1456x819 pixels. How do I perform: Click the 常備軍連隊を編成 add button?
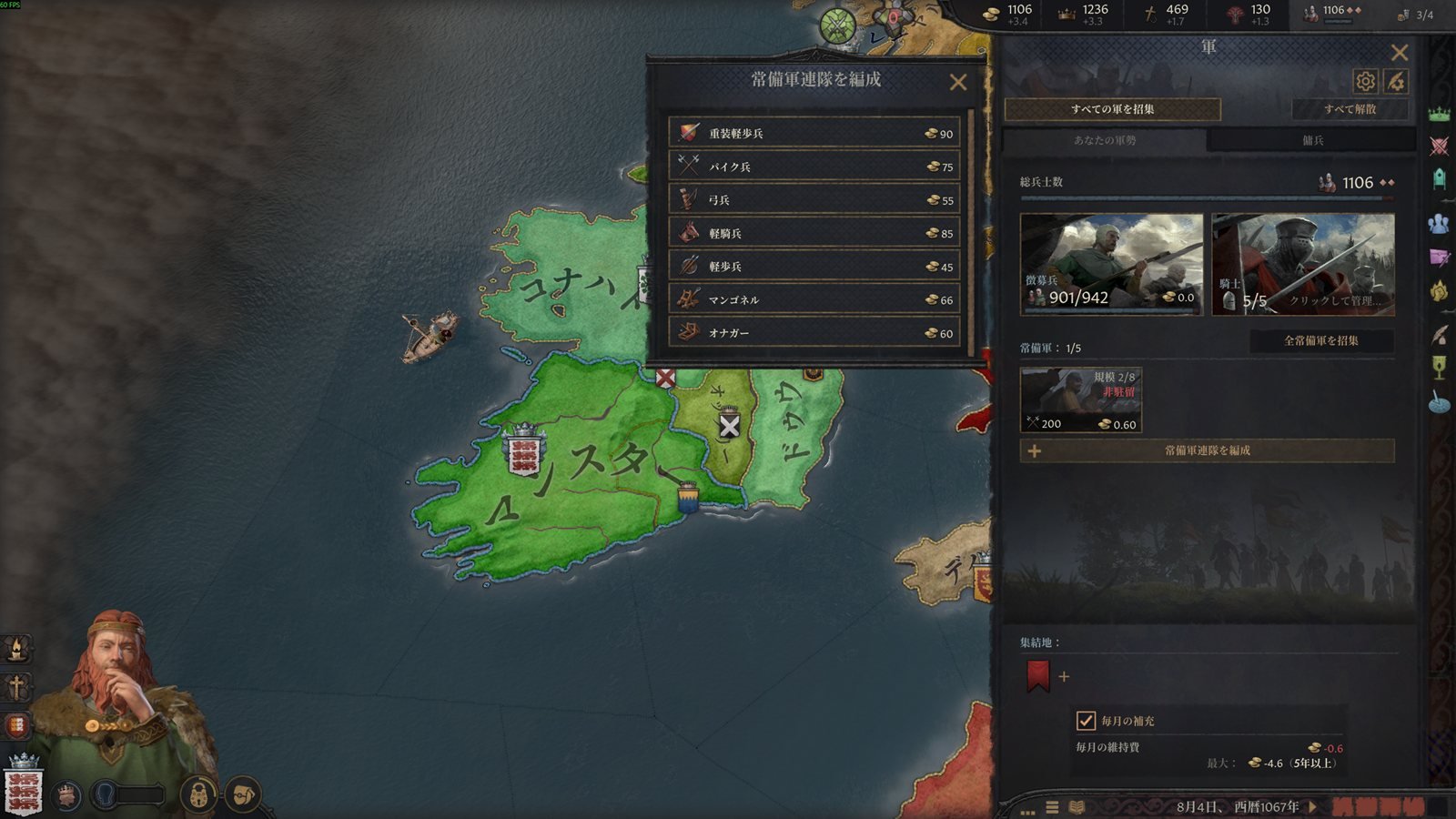[1207, 450]
